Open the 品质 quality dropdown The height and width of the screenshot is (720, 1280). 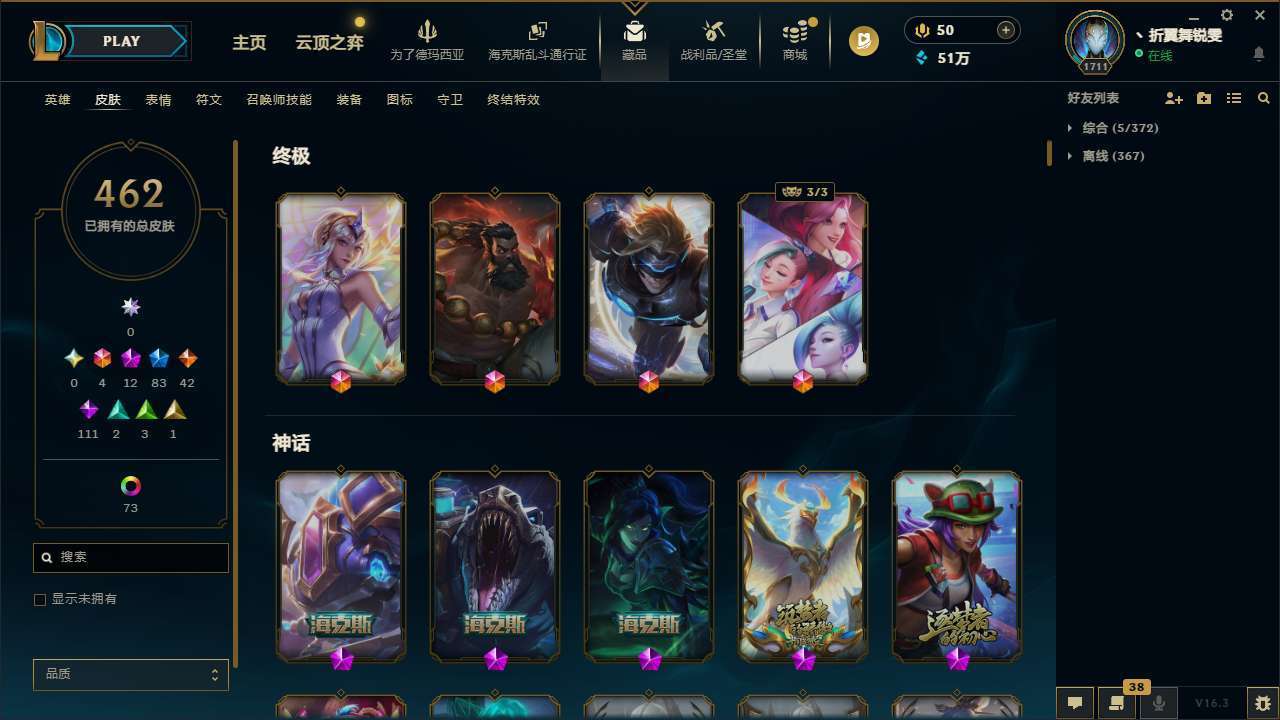point(130,674)
